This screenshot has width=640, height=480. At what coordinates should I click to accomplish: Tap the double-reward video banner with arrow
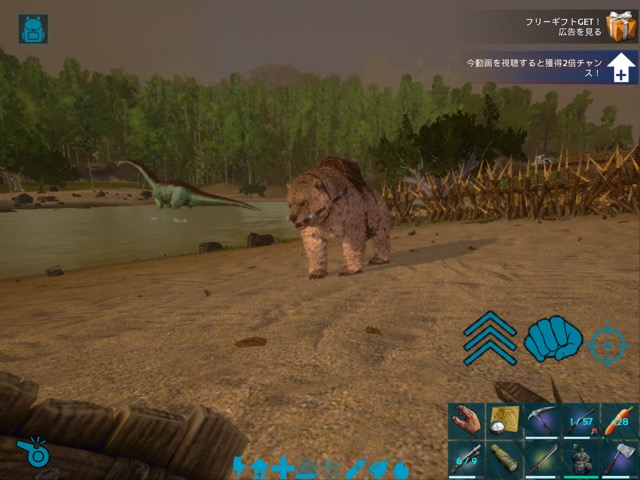(550, 67)
